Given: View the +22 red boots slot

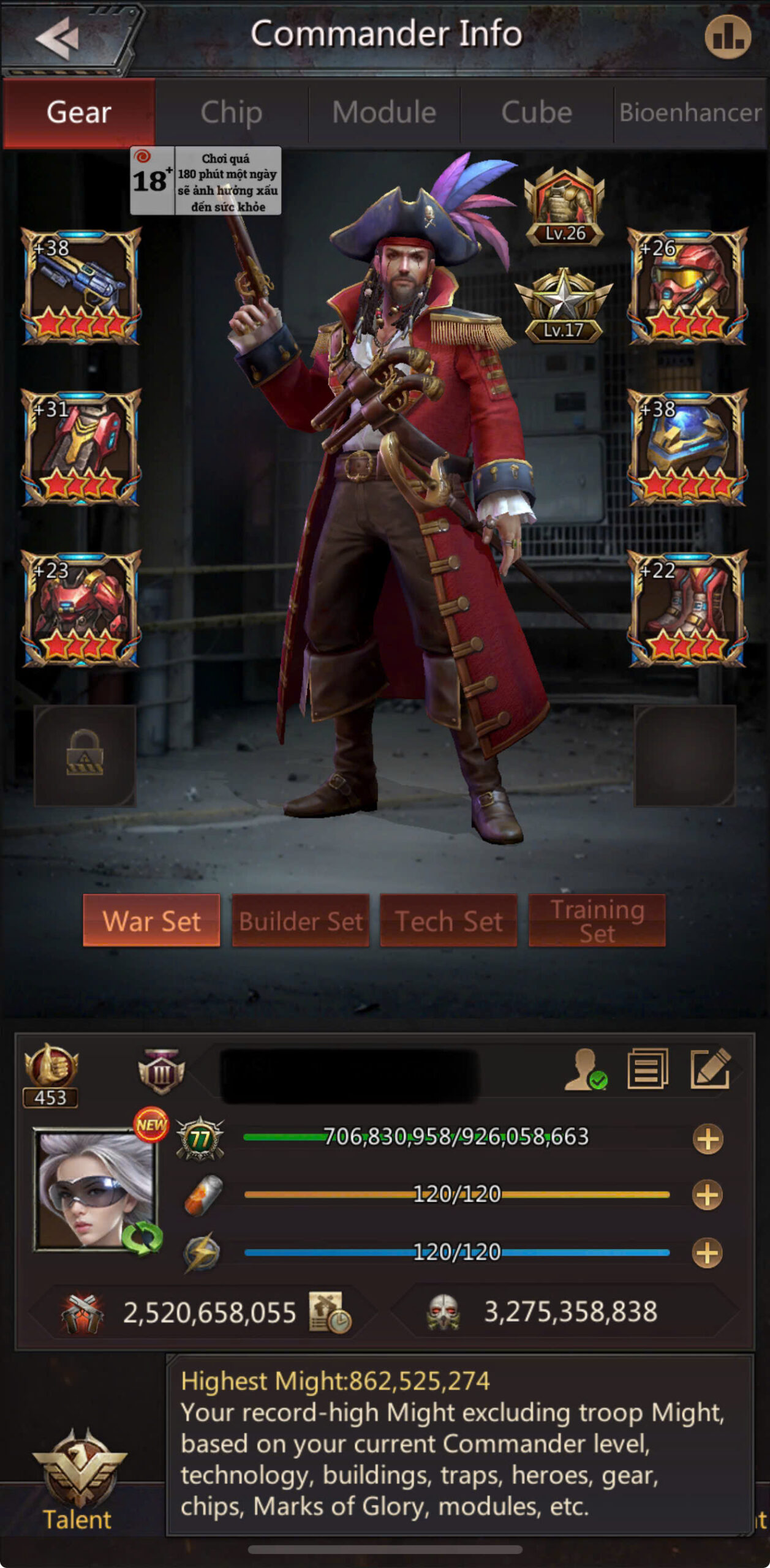Looking at the screenshot, I should tap(687, 608).
